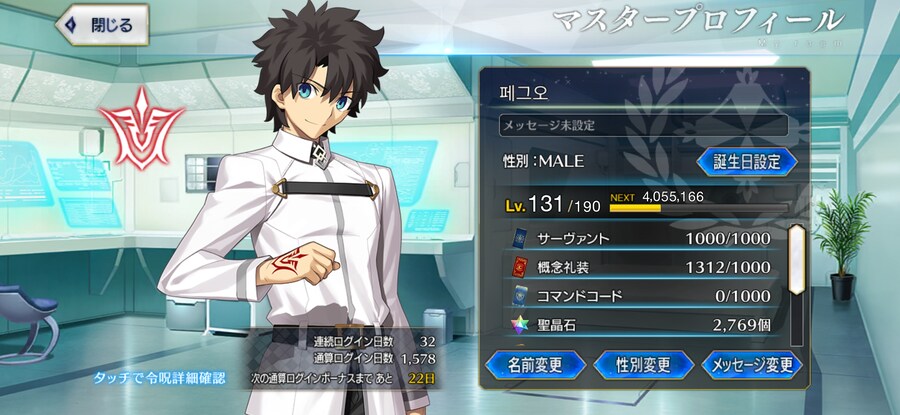The image size is (900, 415).
Task: Select the サーヴァント count row
Action: tap(640, 240)
